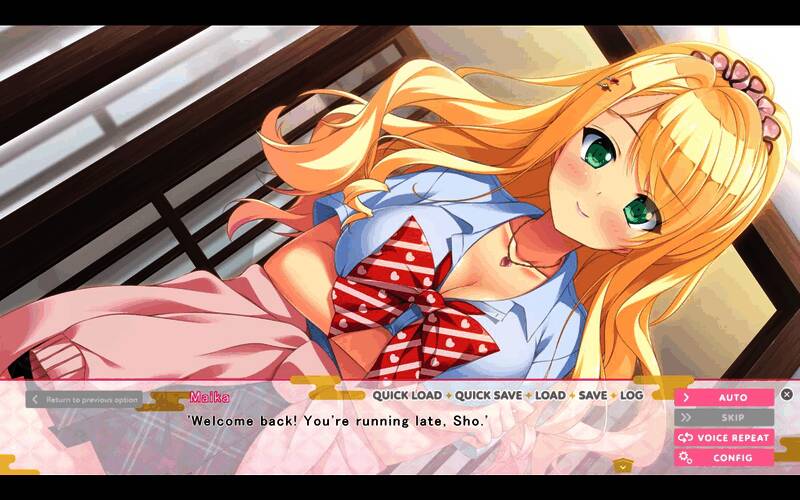Image resolution: width=800 pixels, height=500 pixels.
Task: Enable Auto mode
Action: click(724, 397)
